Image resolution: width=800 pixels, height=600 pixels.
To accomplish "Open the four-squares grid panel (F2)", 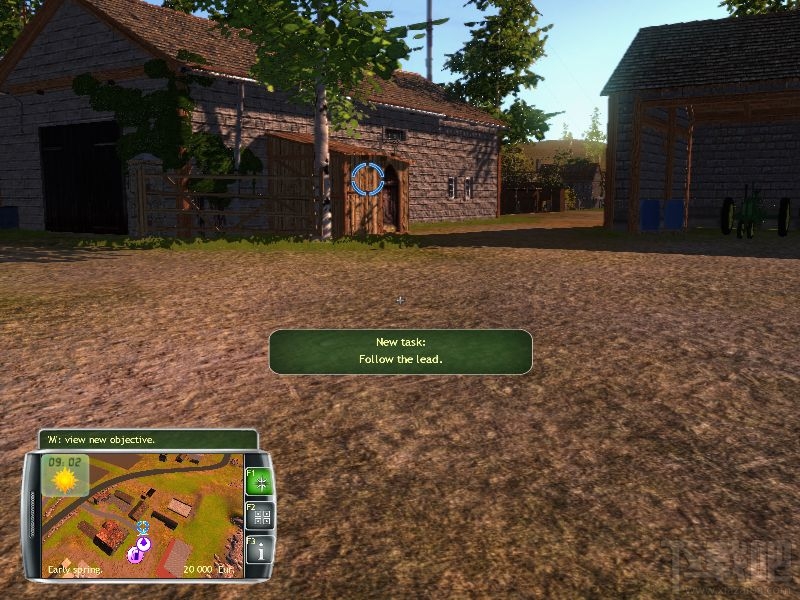I will [260, 516].
